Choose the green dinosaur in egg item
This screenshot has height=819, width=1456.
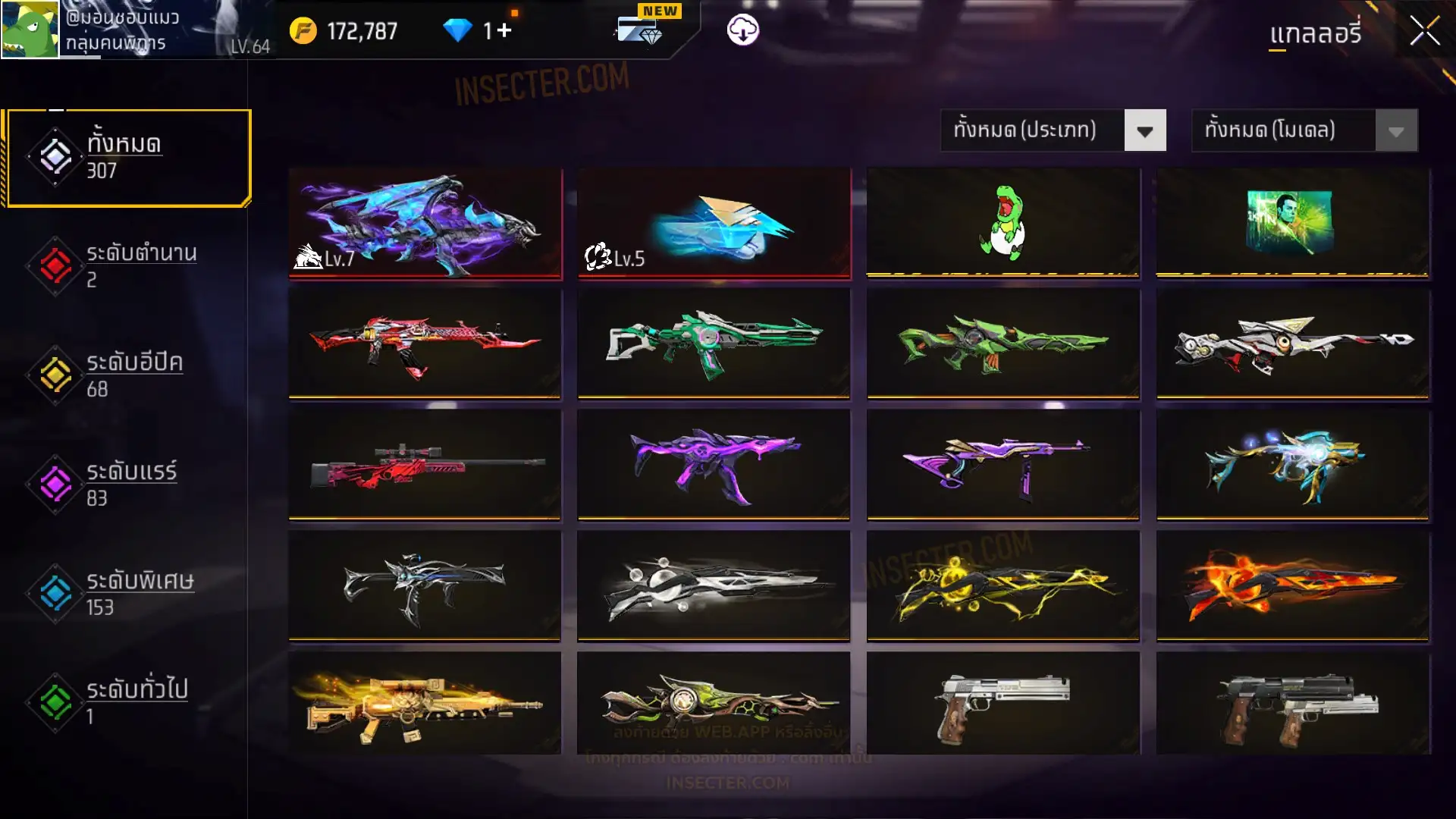click(x=1003, y=222)
